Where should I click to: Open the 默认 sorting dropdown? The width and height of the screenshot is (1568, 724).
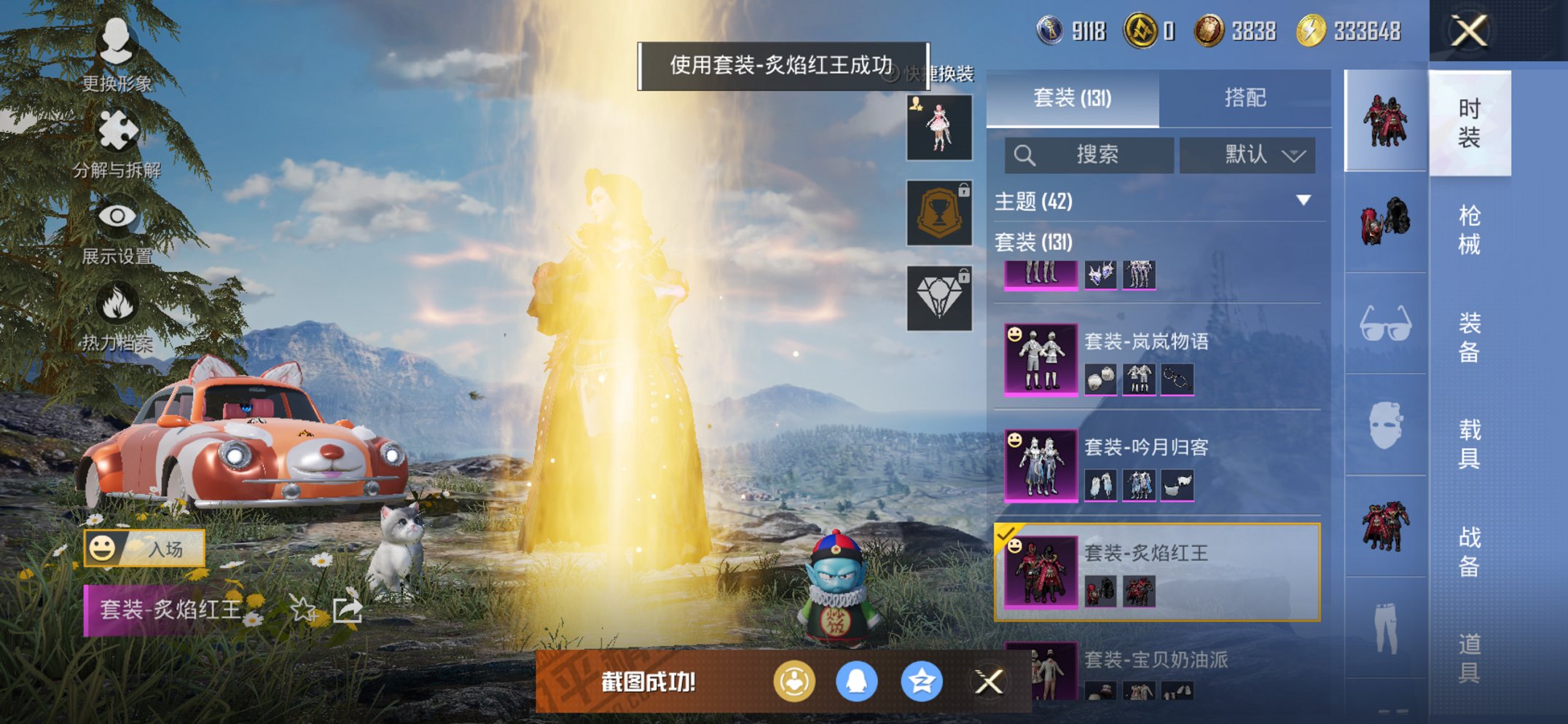[1247, 155]
